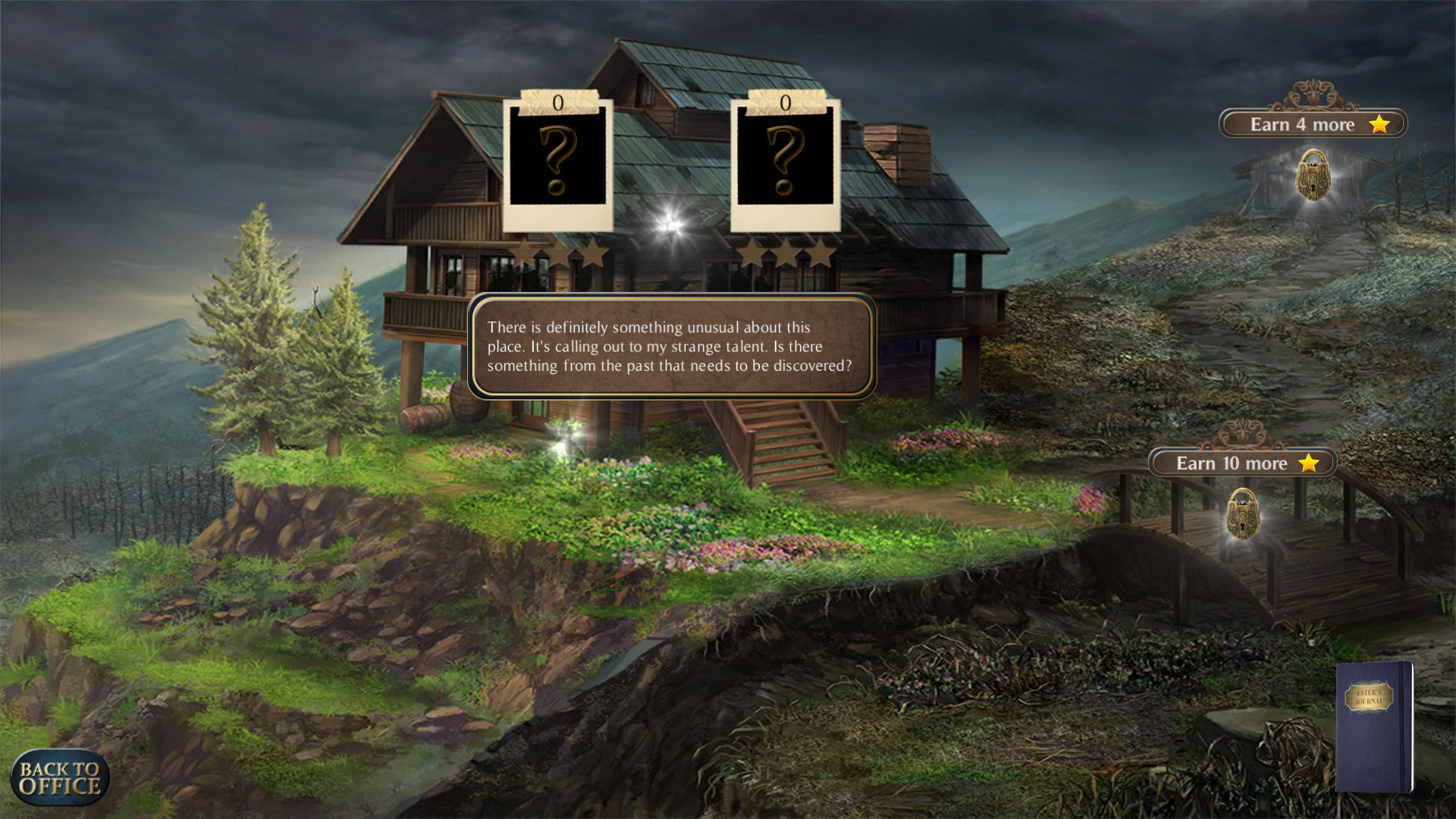The width and height of the screenshot is (1456, 819).
Task: Click the yellow star in the 'Earn 4 more' banner
Action: [1379, 124]
